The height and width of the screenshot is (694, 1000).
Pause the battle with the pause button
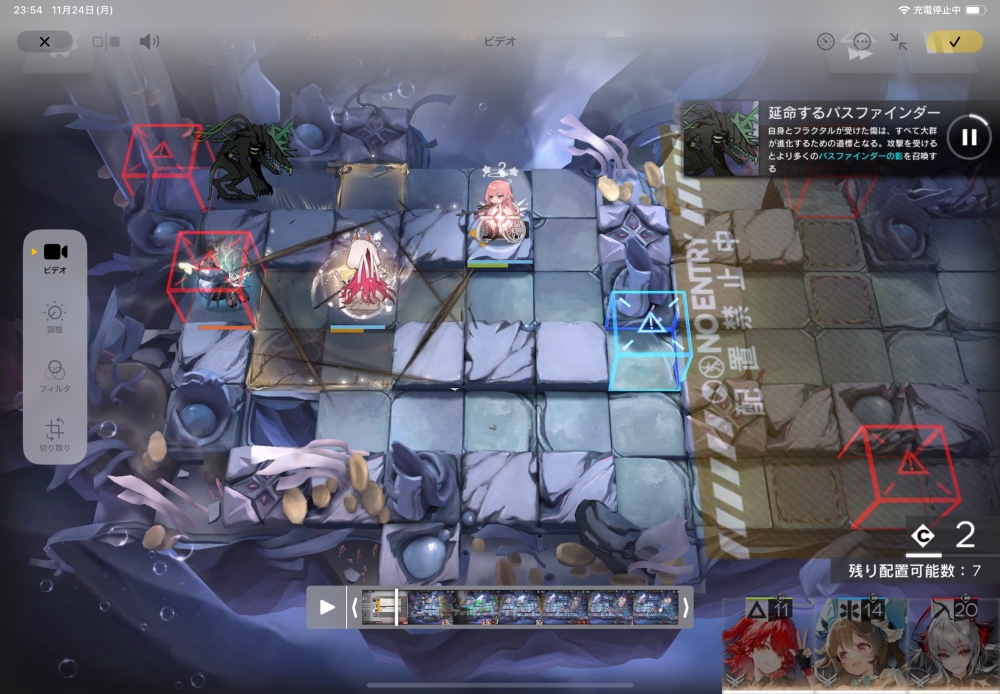(968, 137)
